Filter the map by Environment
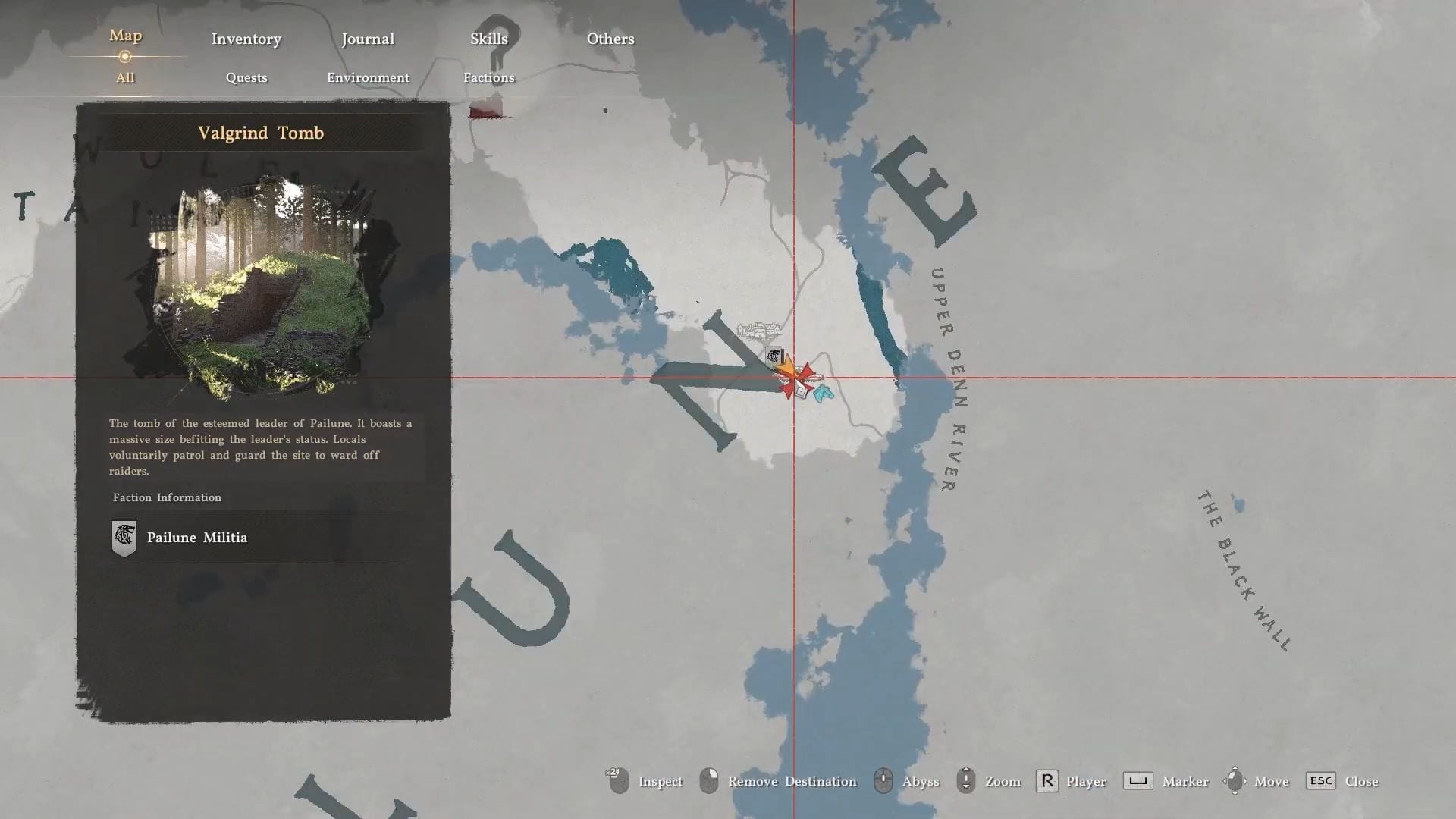The image size is (1456, 819). [x=368, y=77]
